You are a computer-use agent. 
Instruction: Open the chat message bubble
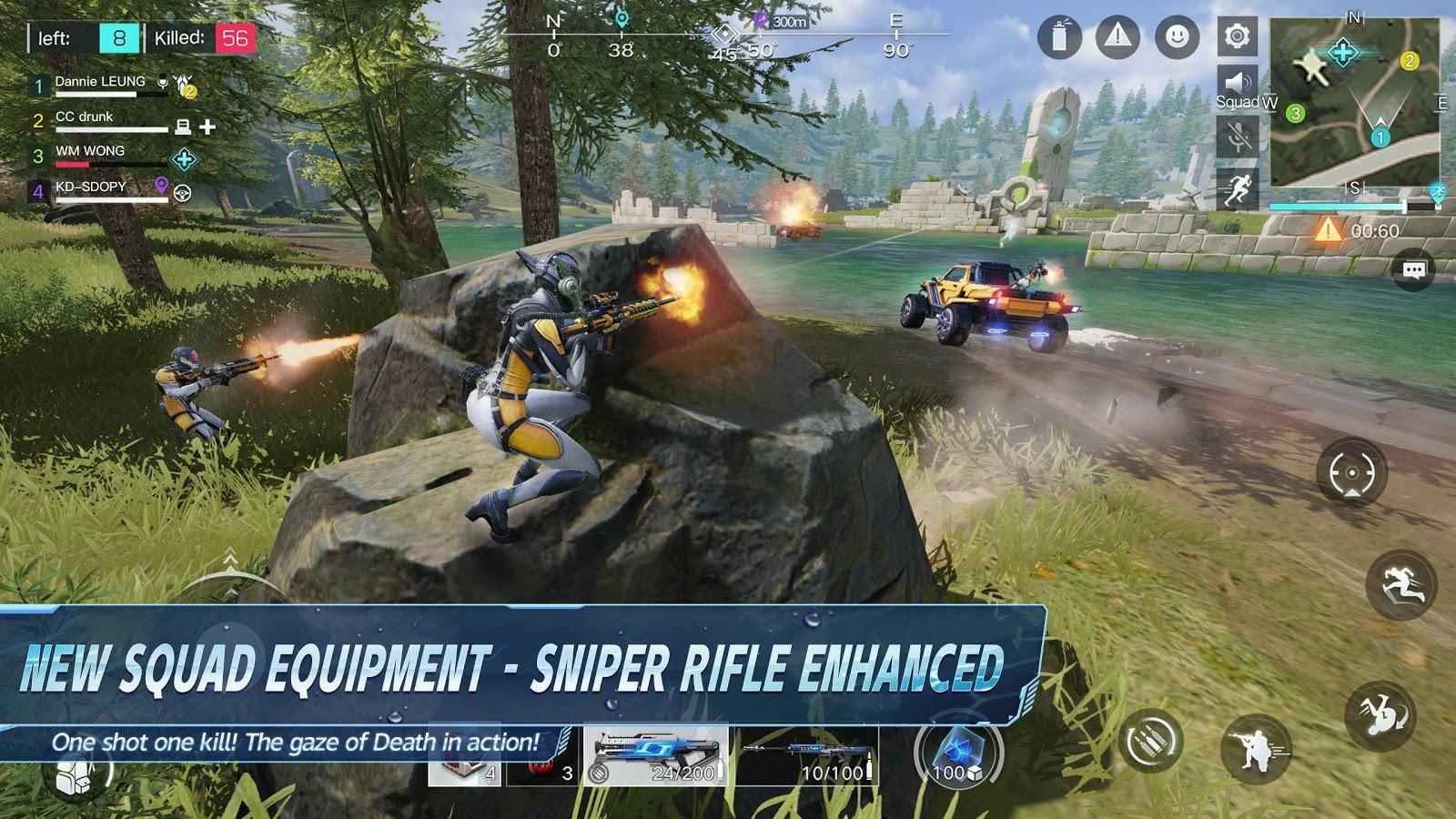(x=1413, y=270)
